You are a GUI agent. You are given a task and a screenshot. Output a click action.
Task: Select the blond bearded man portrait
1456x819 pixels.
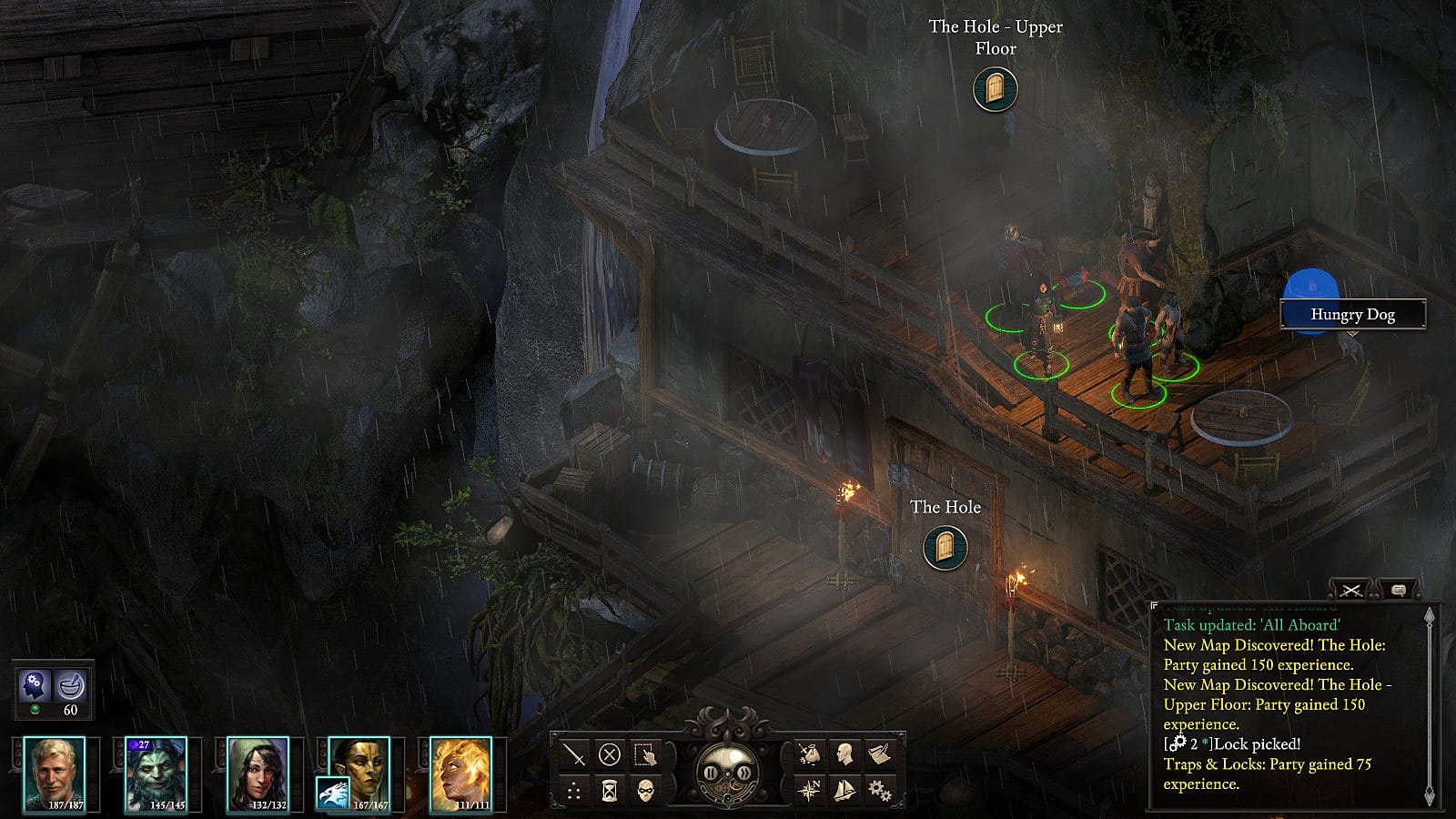[x=55, y=773]
